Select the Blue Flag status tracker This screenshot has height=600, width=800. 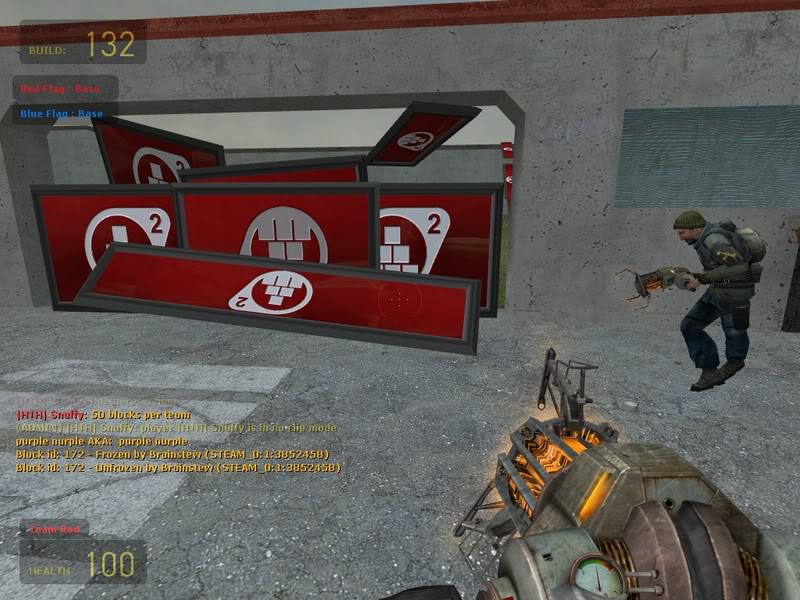coord(63,113)
